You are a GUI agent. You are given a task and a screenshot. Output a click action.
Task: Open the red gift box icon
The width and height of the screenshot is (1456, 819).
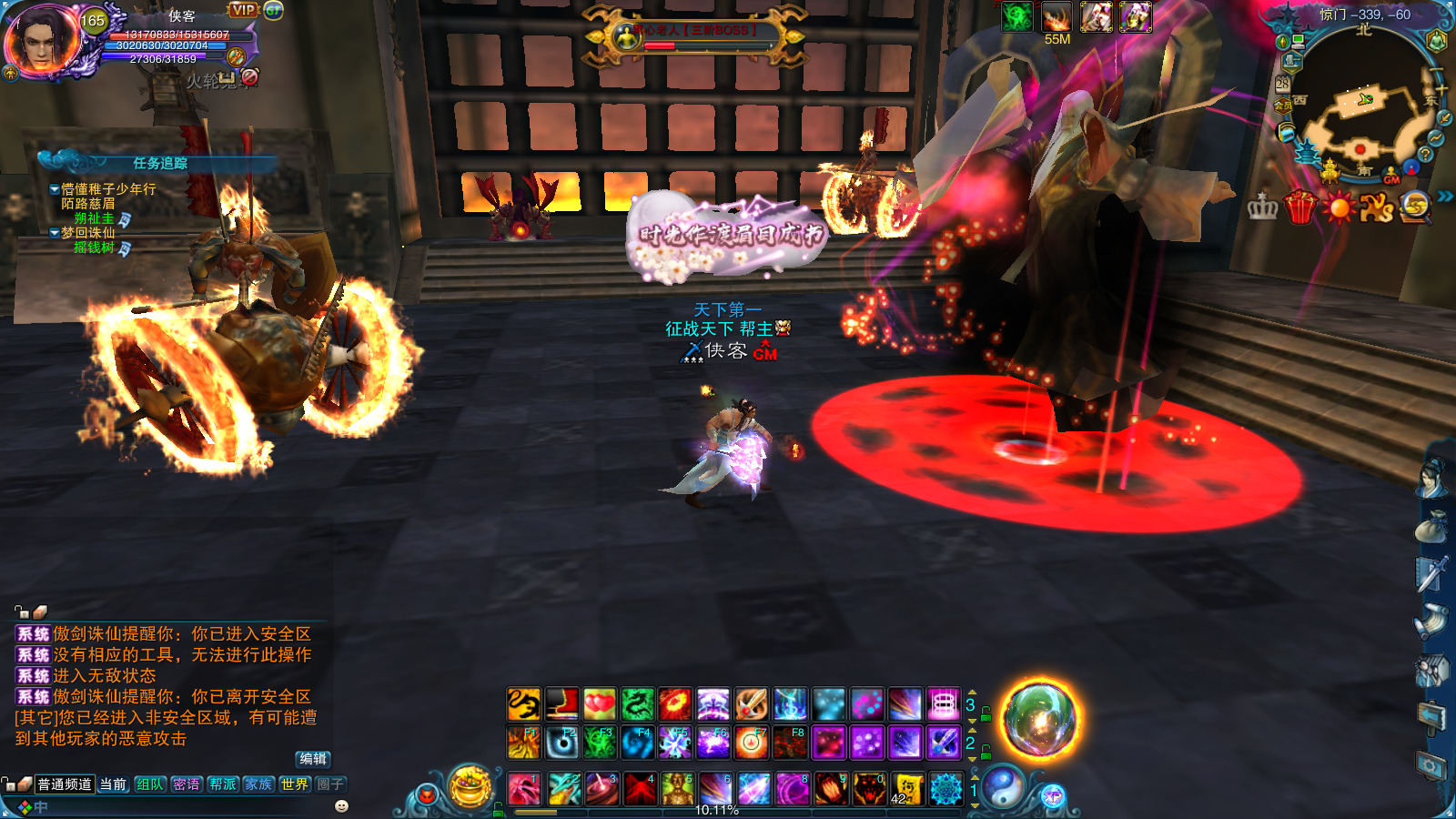pos(1300,207)
